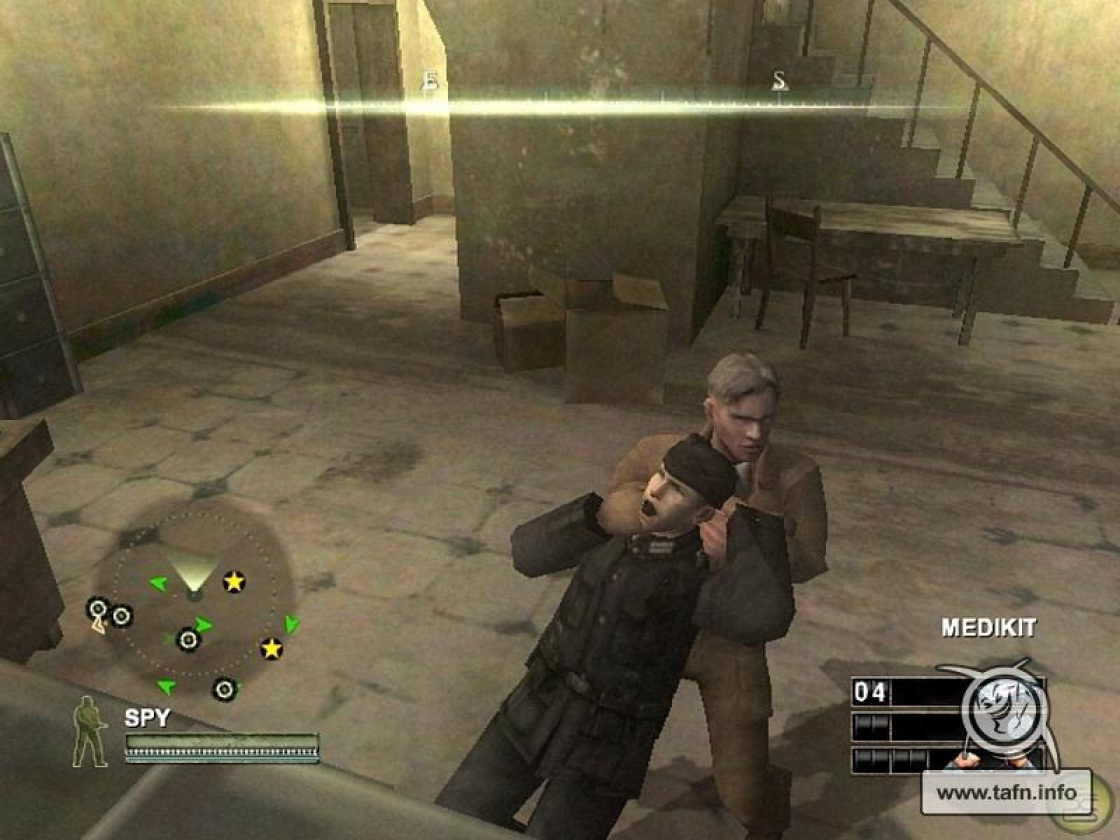Select the Spy character silhouette icon
Screen dimensions: 1120x840
89,732
